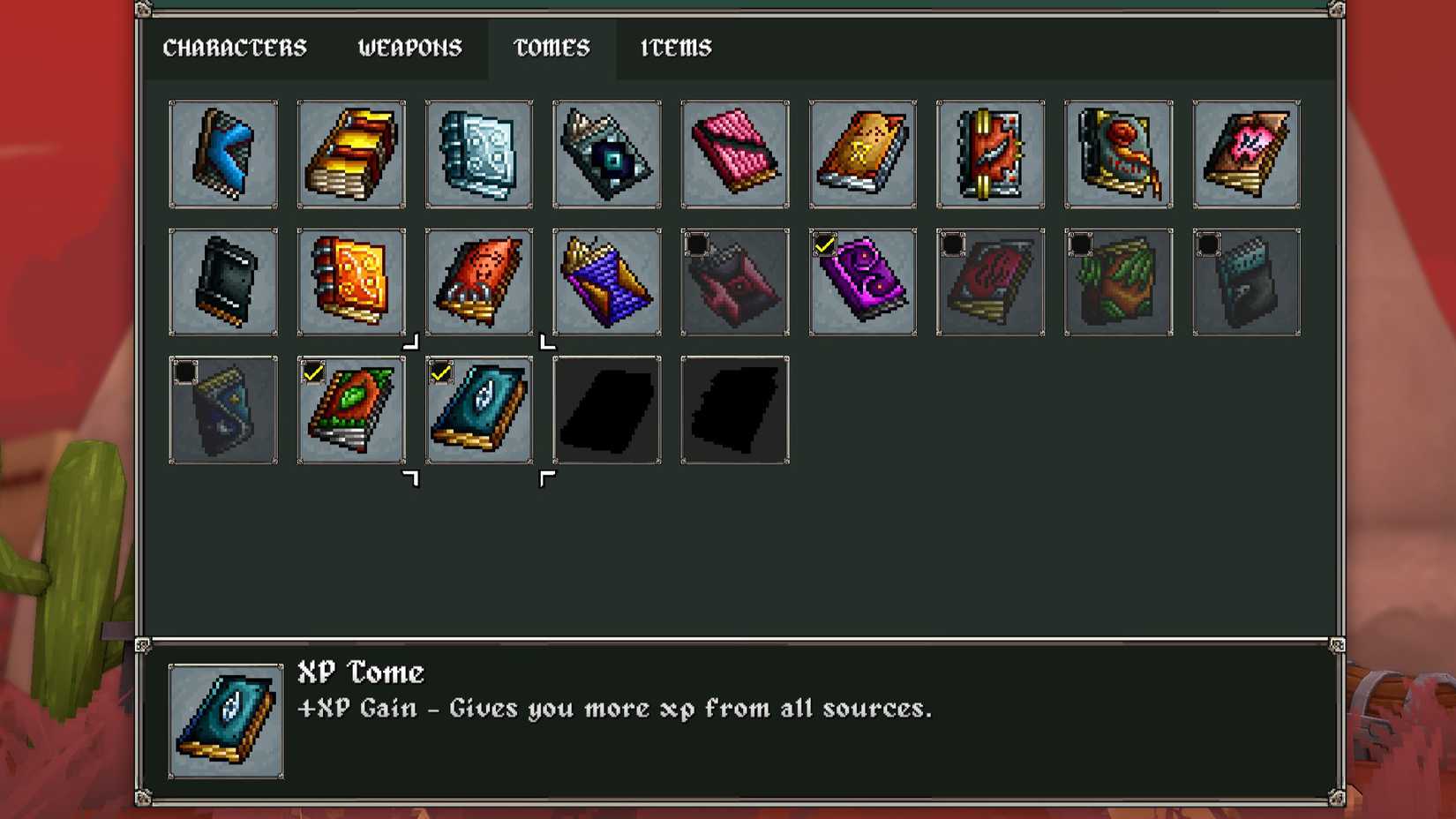View the black leather tome
The image size is (1456, 819).
pyautogui.click(x=223, y=282)
